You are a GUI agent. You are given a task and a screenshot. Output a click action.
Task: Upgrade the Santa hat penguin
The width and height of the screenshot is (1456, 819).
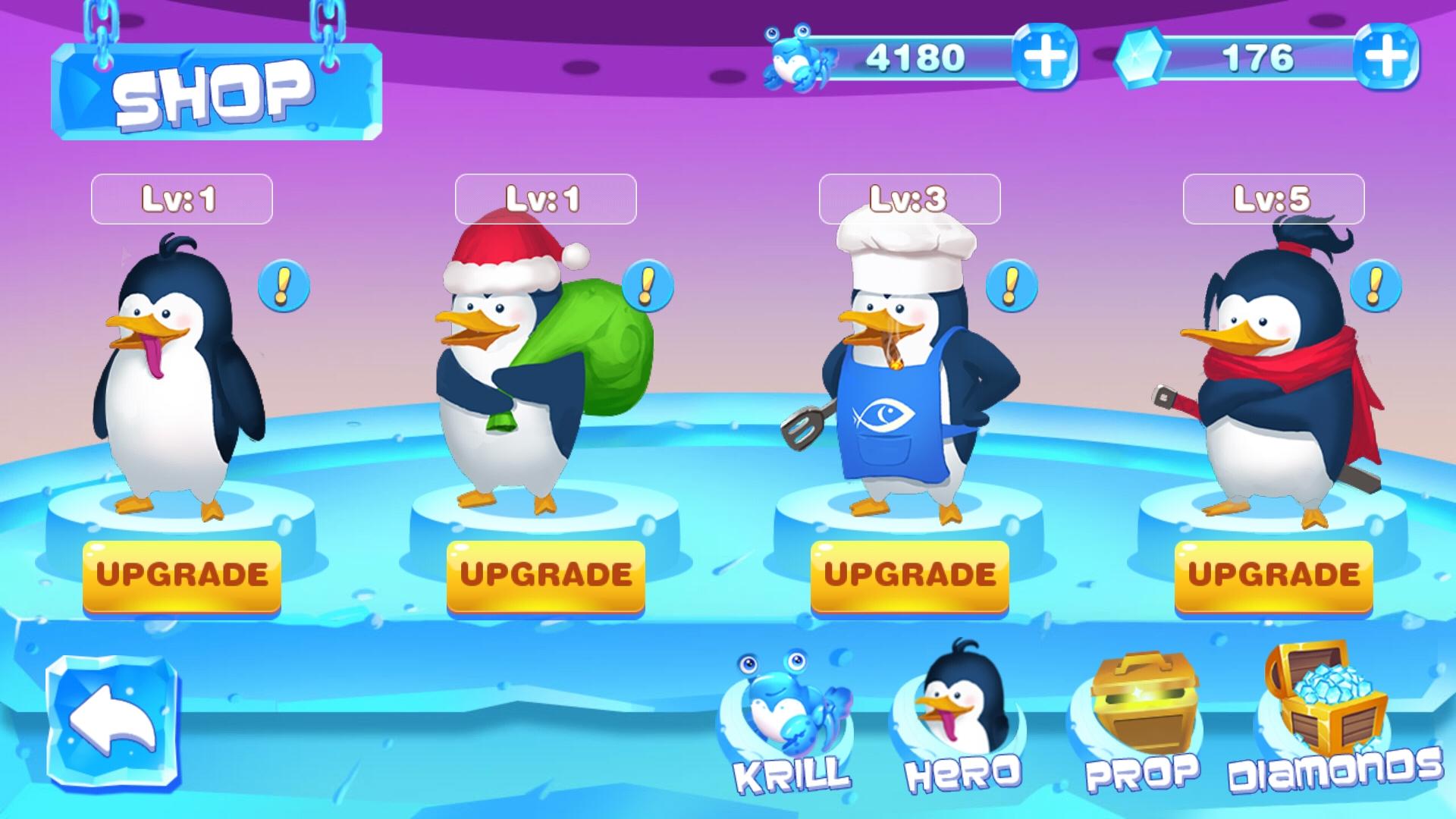(x=545, y=576)
